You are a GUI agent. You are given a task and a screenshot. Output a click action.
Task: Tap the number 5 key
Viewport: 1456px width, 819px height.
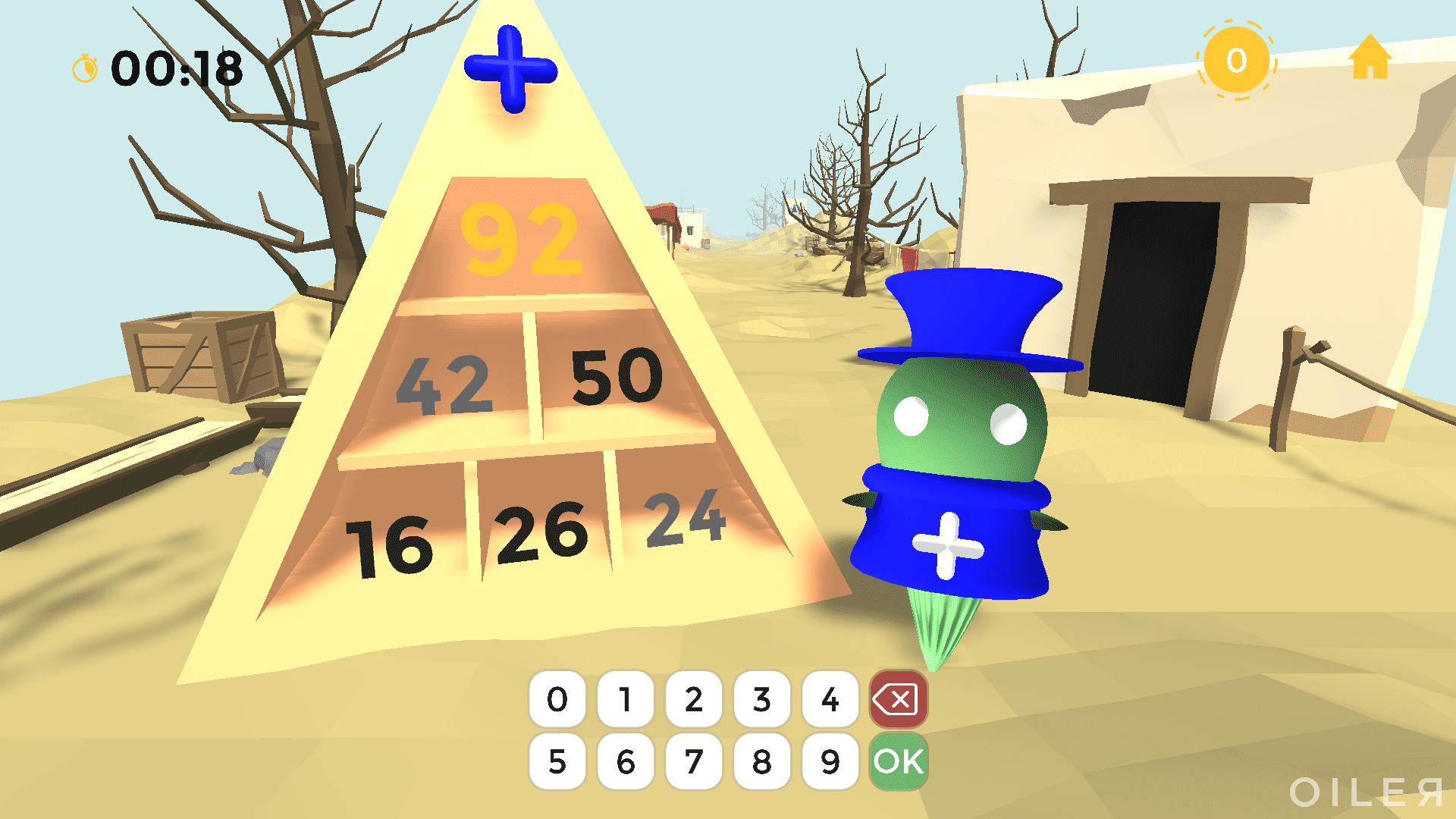pyautogui.click(x=557, y=761)
